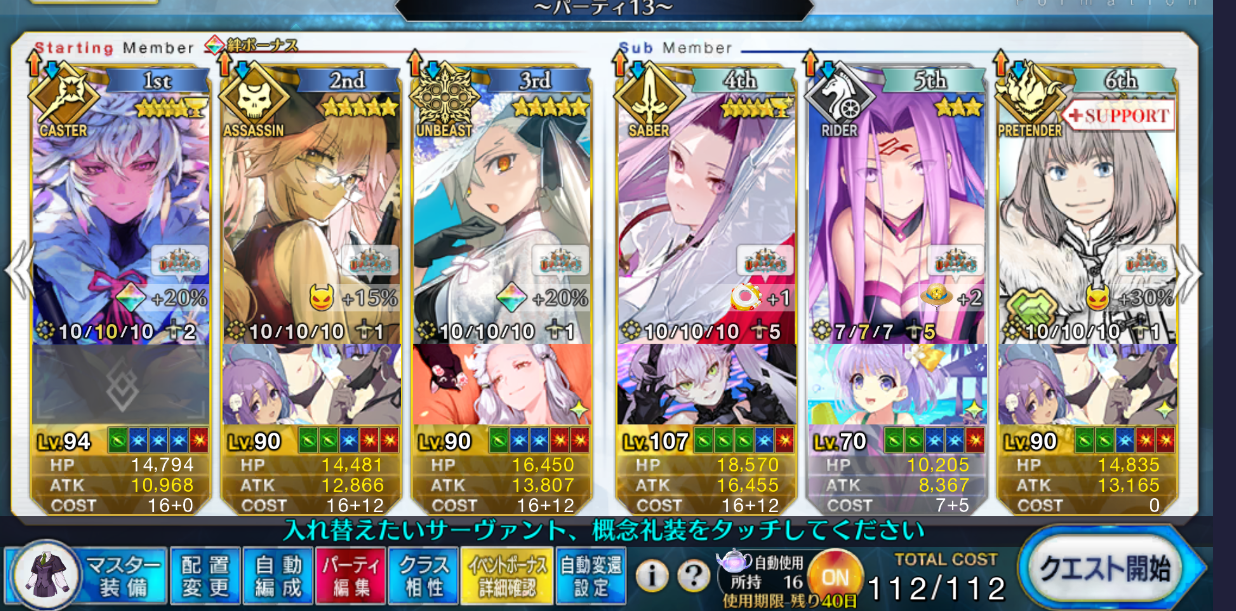Viewport: 1236px width, 611px height.
Task: Toggle the teapot auto-use ON switch
Action: [835, 575]
